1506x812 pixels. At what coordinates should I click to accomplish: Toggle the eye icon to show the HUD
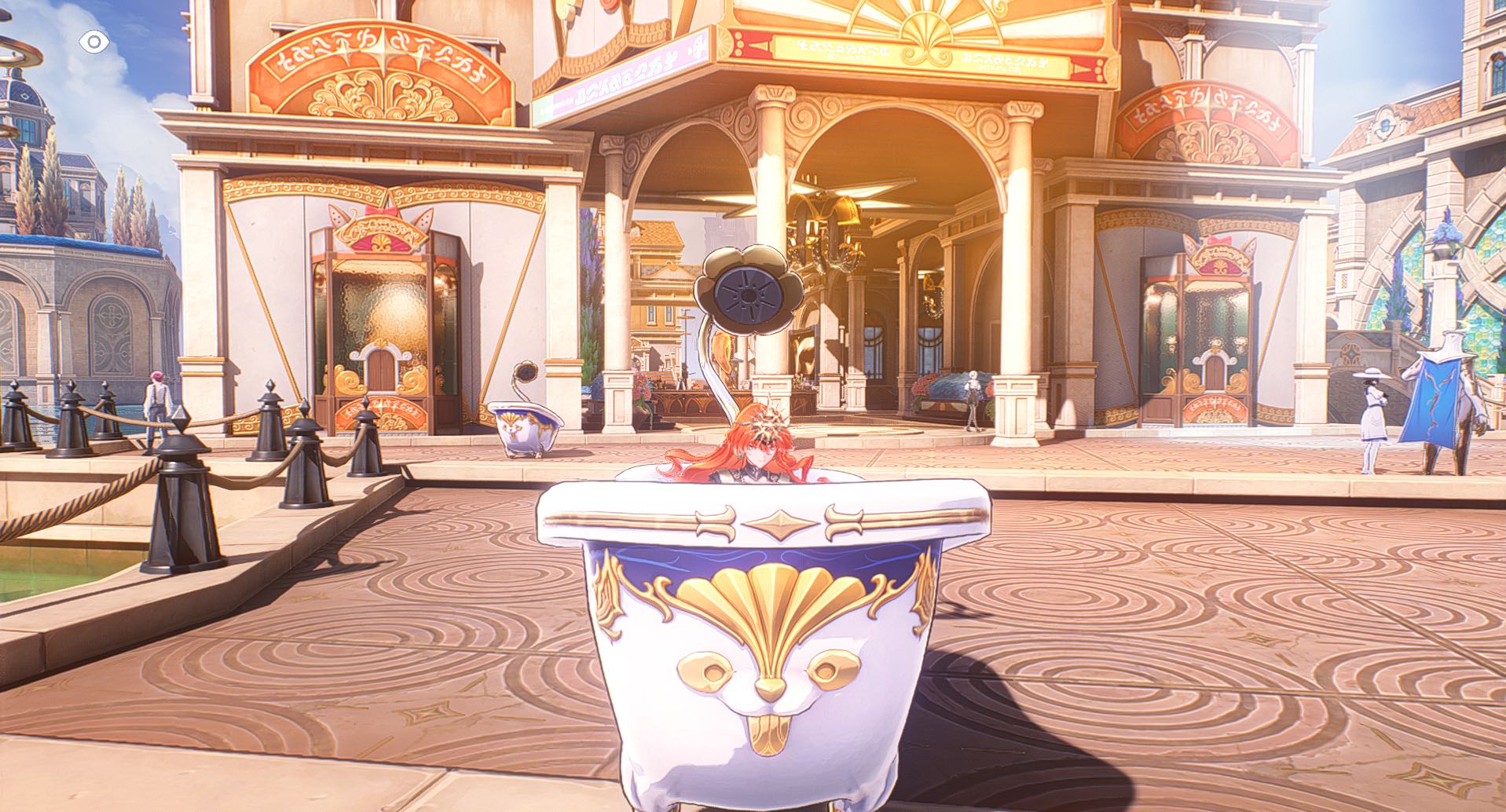tap(94, 42)
